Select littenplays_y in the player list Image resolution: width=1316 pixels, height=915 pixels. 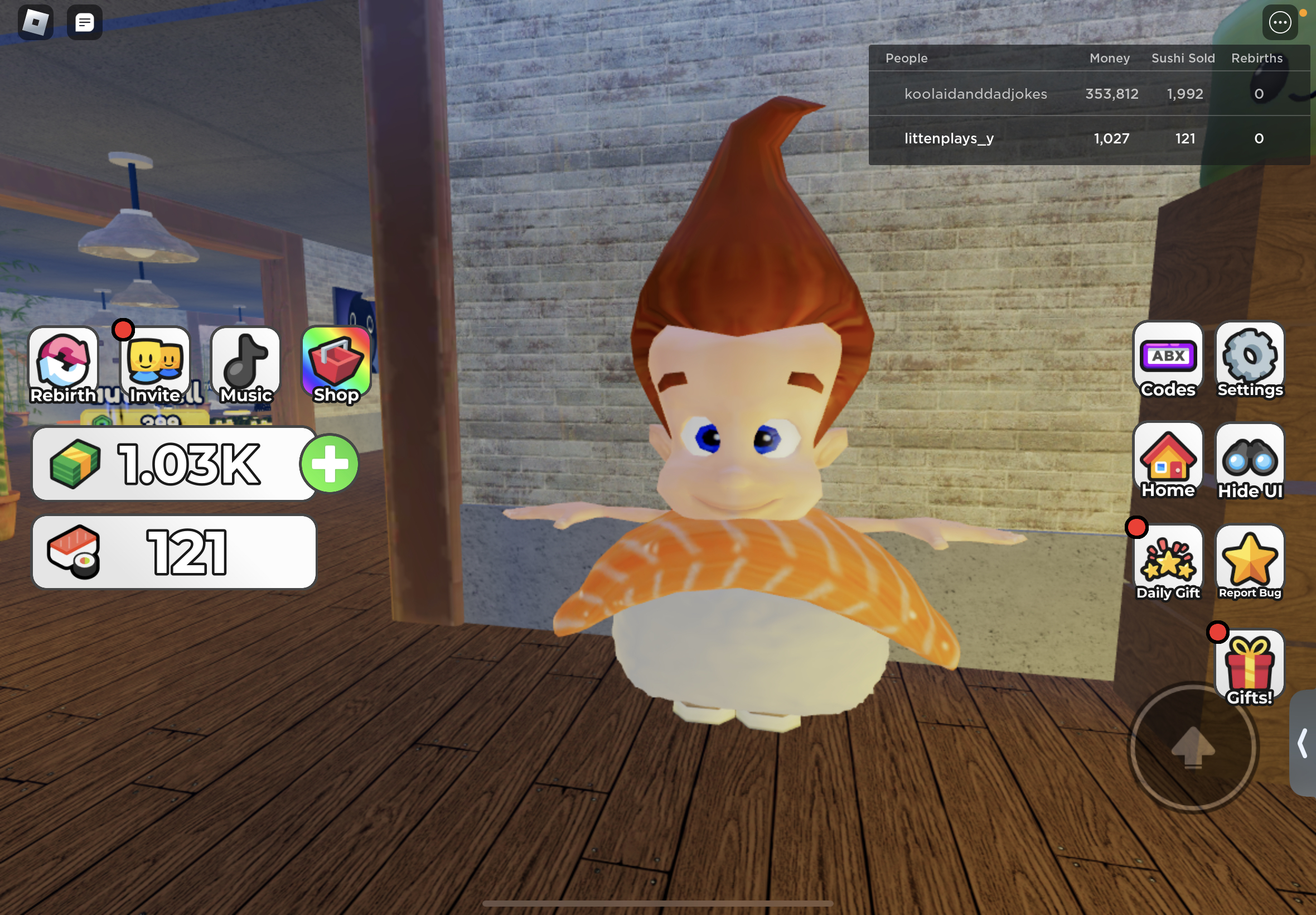[949, 139]
